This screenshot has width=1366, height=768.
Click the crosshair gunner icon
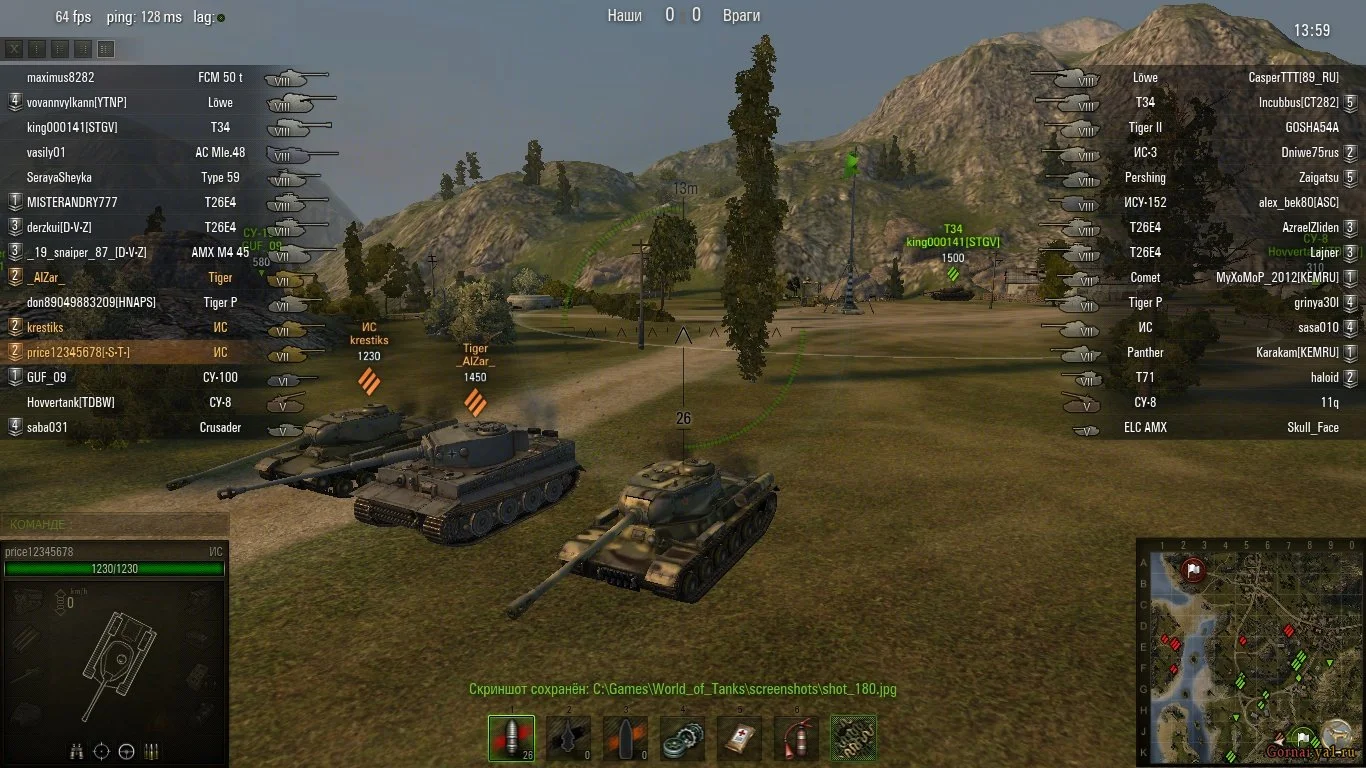(101, 751)
